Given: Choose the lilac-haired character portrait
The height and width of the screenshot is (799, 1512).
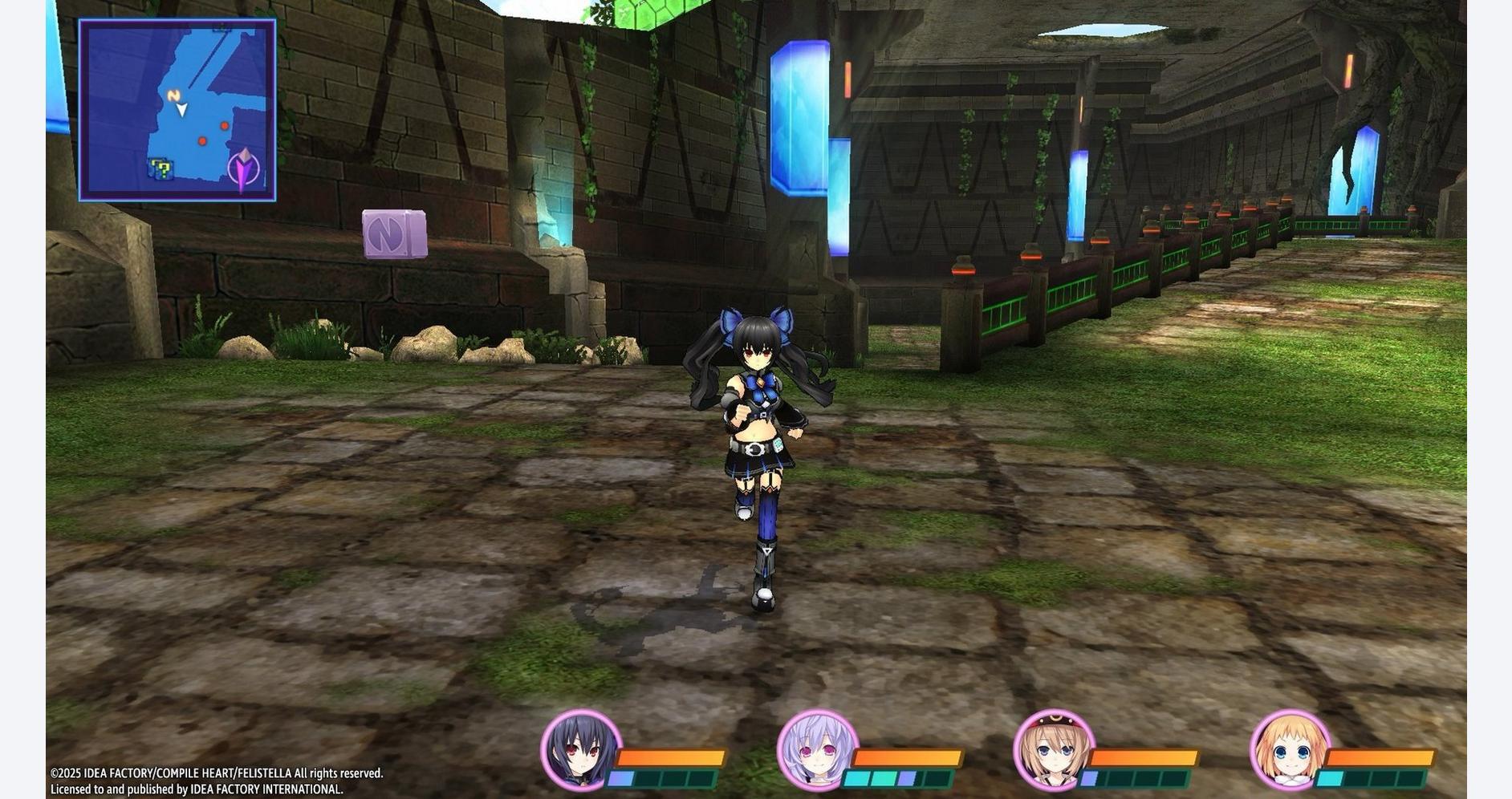Looking at the screenshot, I should tap(817, 750).
